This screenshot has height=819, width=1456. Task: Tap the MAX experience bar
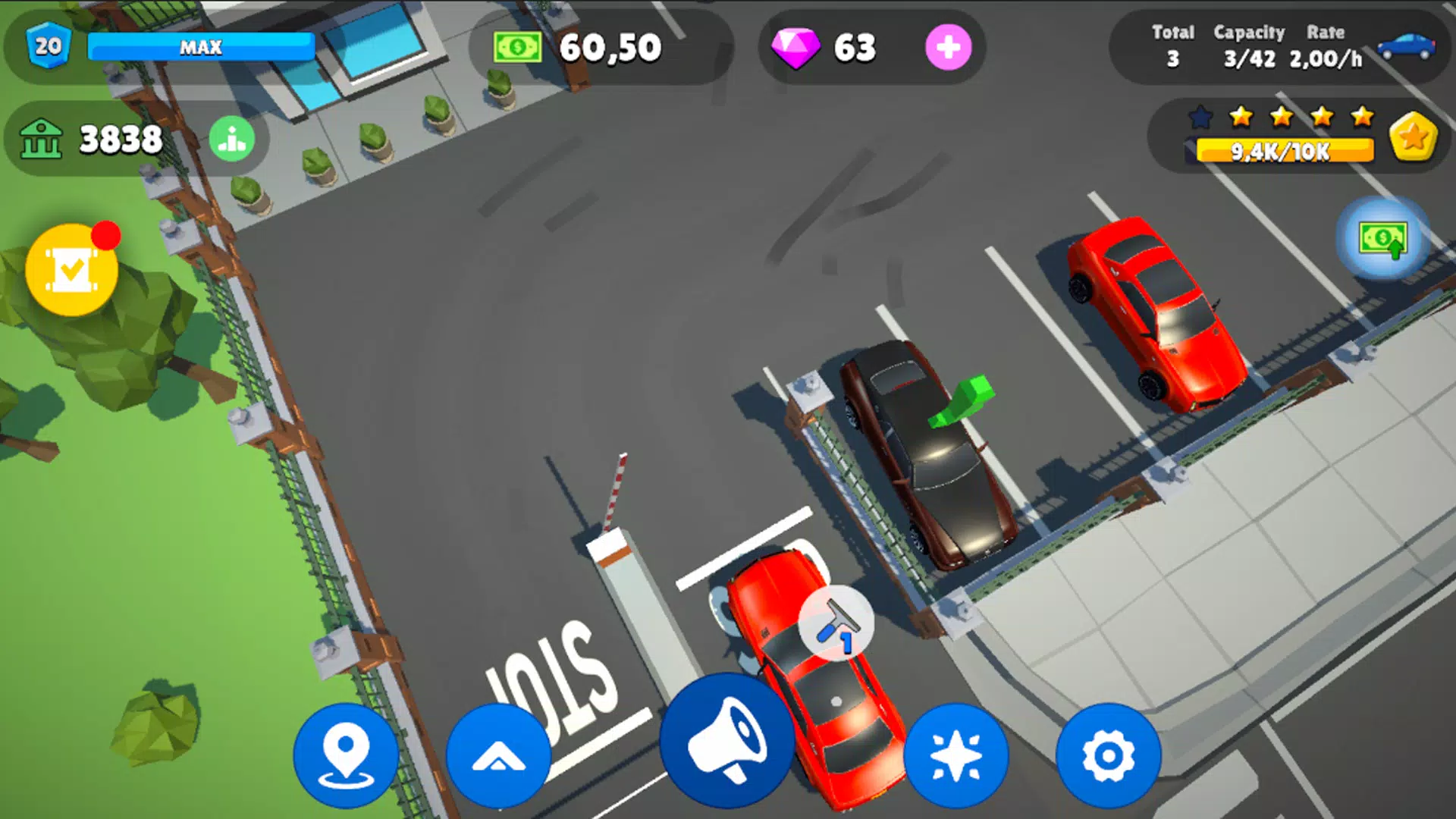201,48
